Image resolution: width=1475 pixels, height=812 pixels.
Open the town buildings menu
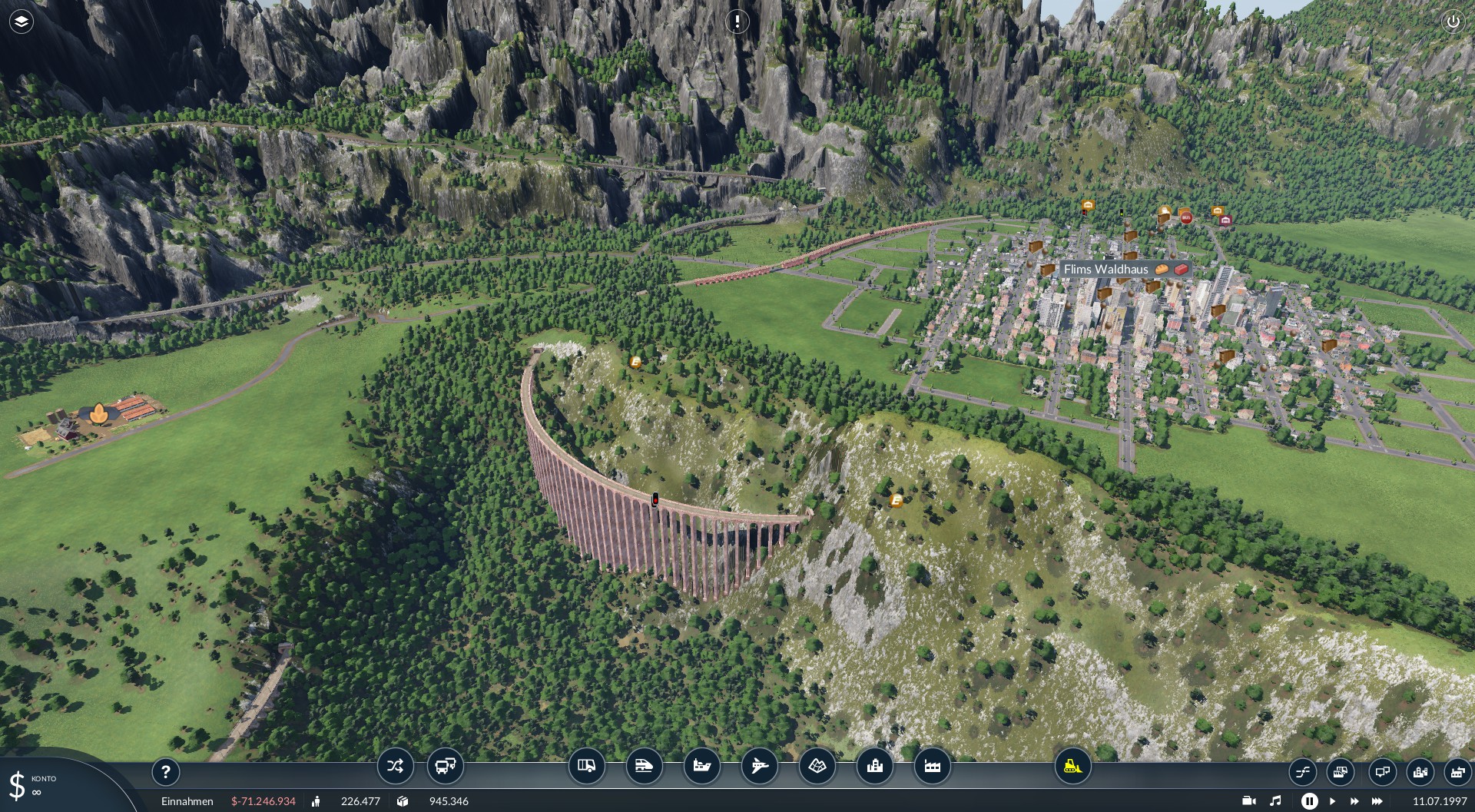point(875,766)
